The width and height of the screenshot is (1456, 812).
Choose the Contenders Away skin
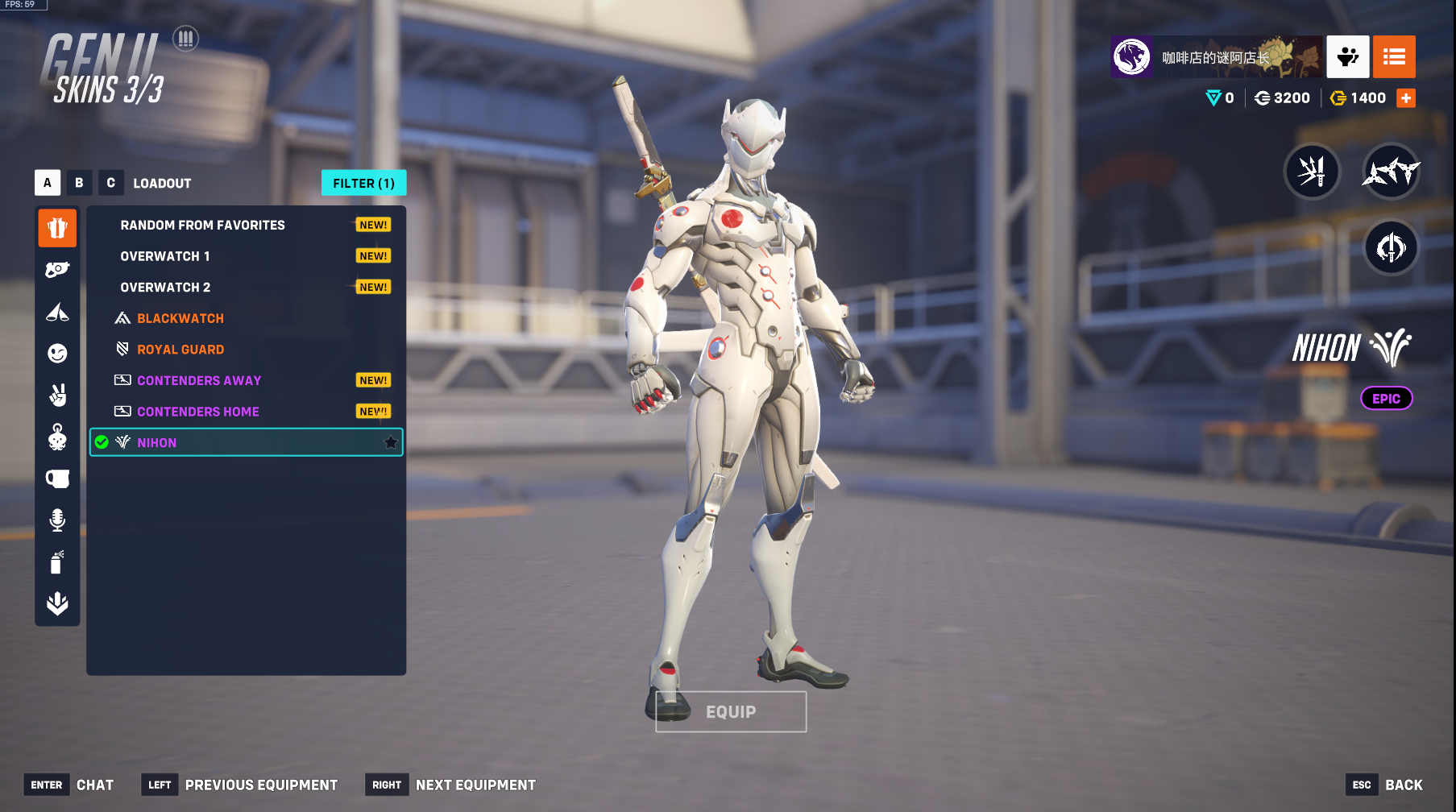(198, 381)
